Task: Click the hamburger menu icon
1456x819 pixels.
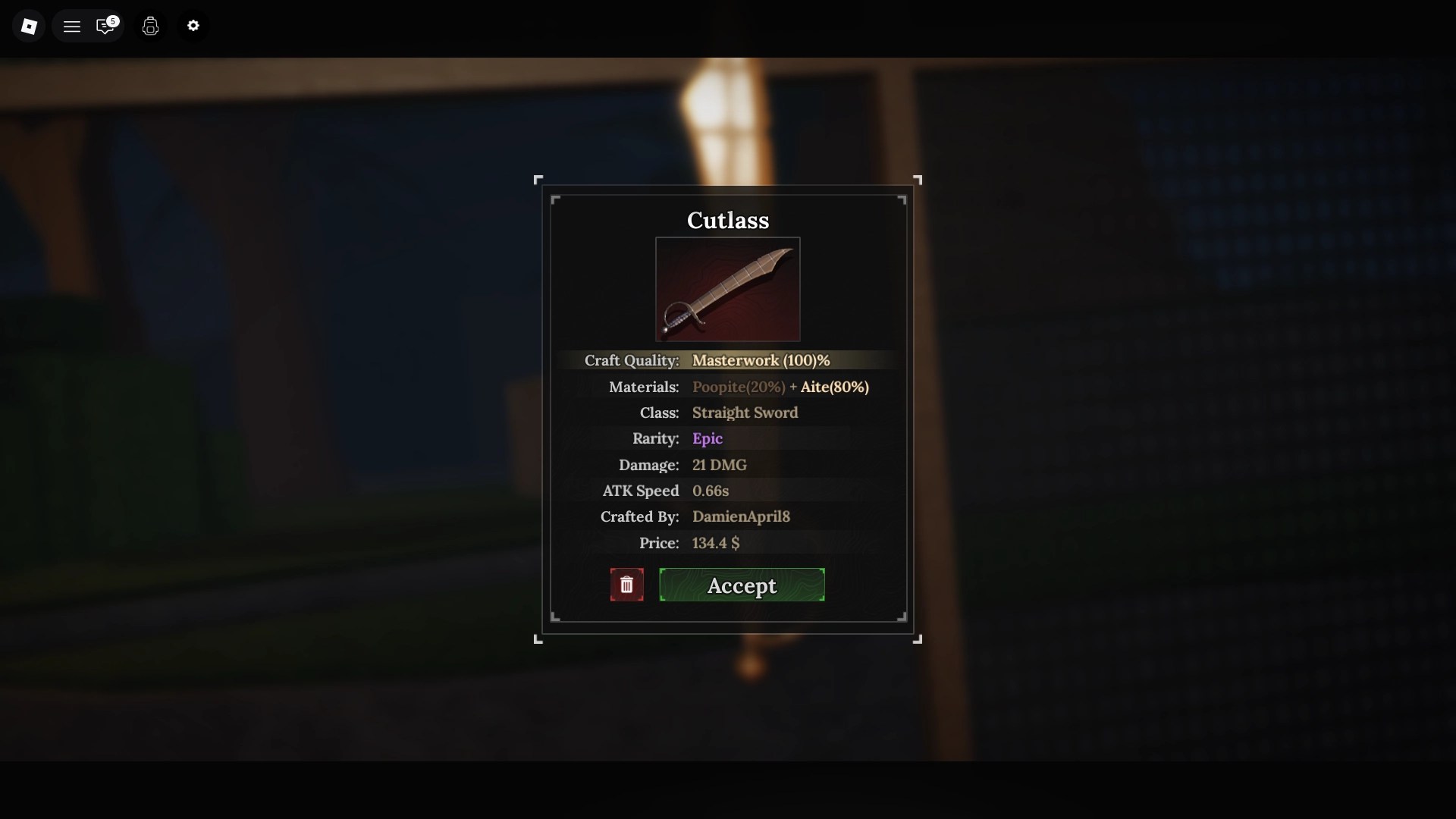Action: [71, 25]
